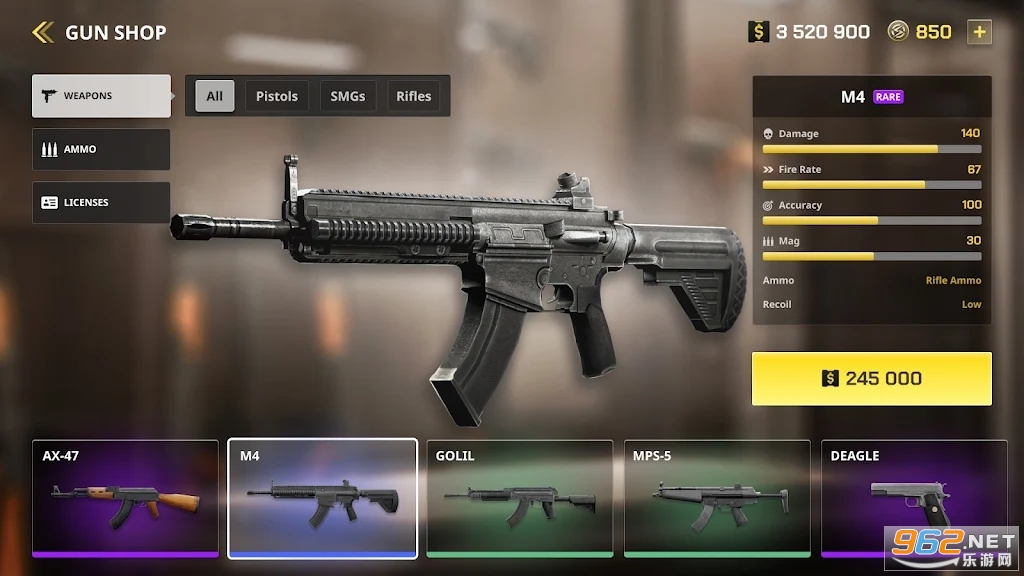Pick the MPS-5 weapon card
The width and height of the screenshot is (1024, 576).
tap(717, 497)
